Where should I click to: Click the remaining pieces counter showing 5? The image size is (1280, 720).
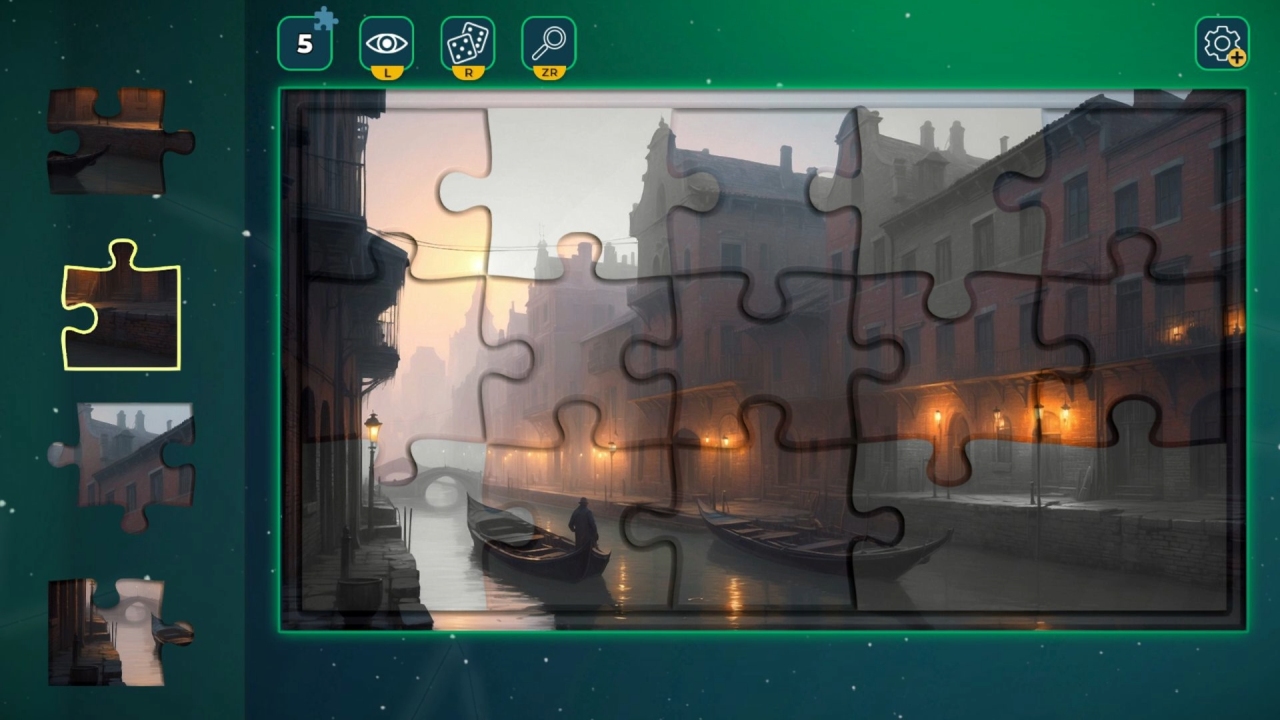(305, 43)
